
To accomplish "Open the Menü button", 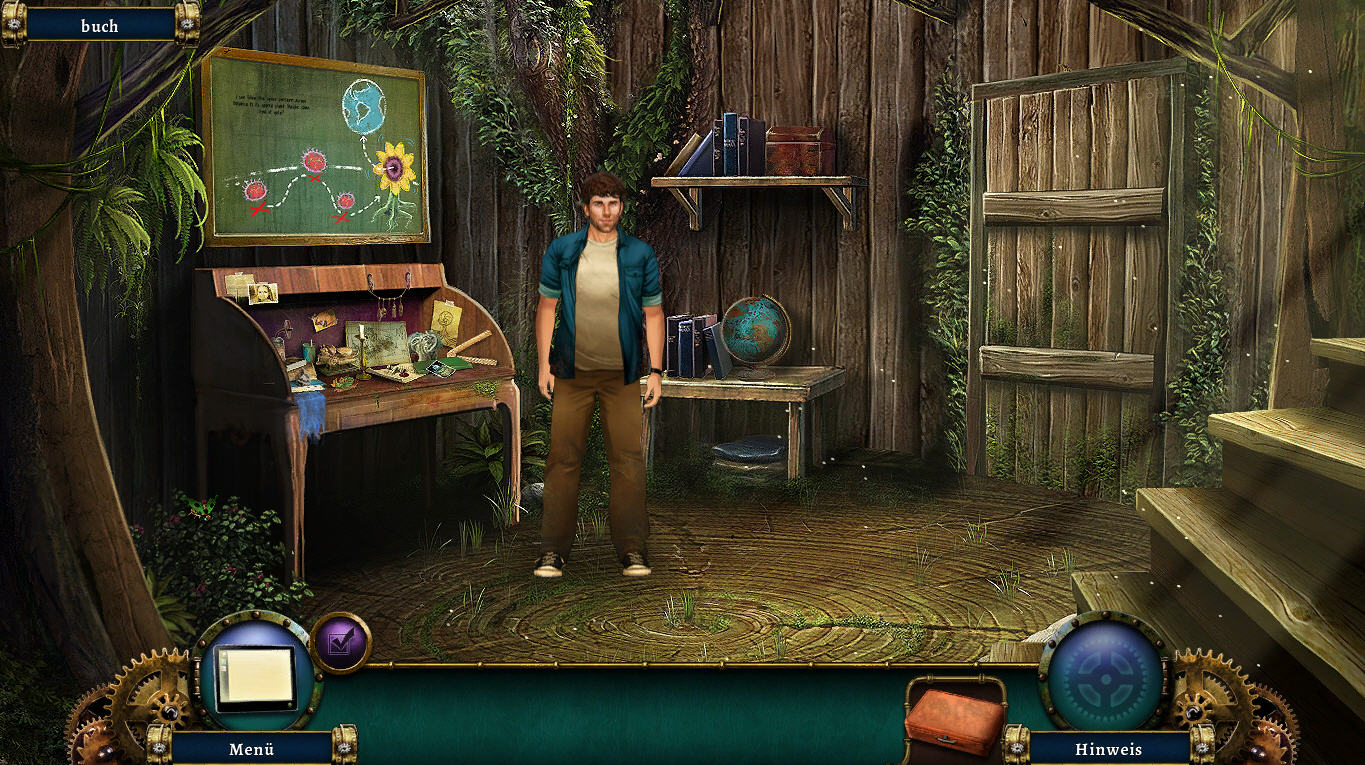I will tap(251, 748).
